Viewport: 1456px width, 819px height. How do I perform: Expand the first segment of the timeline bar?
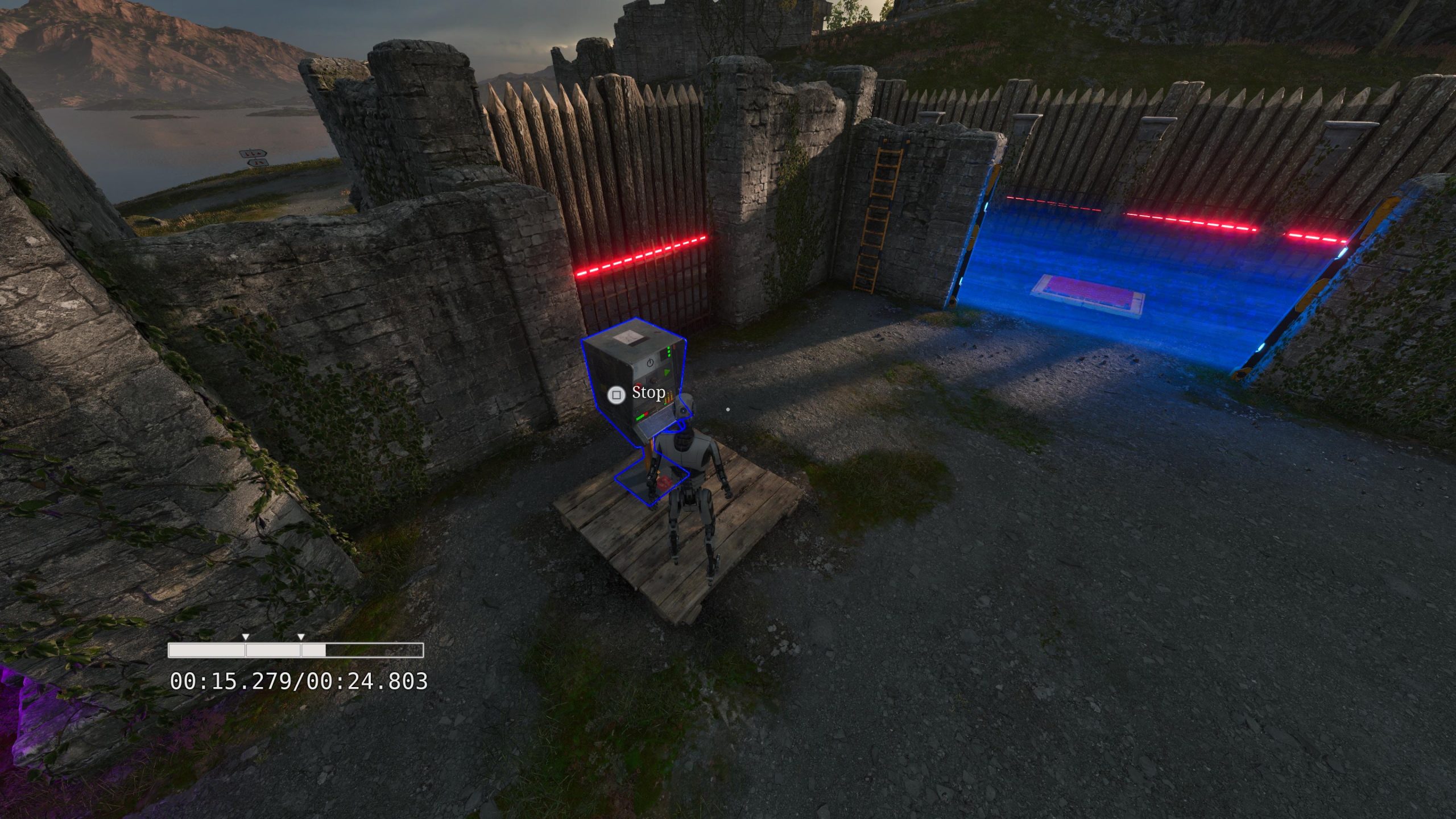click(x=206, y=650)
